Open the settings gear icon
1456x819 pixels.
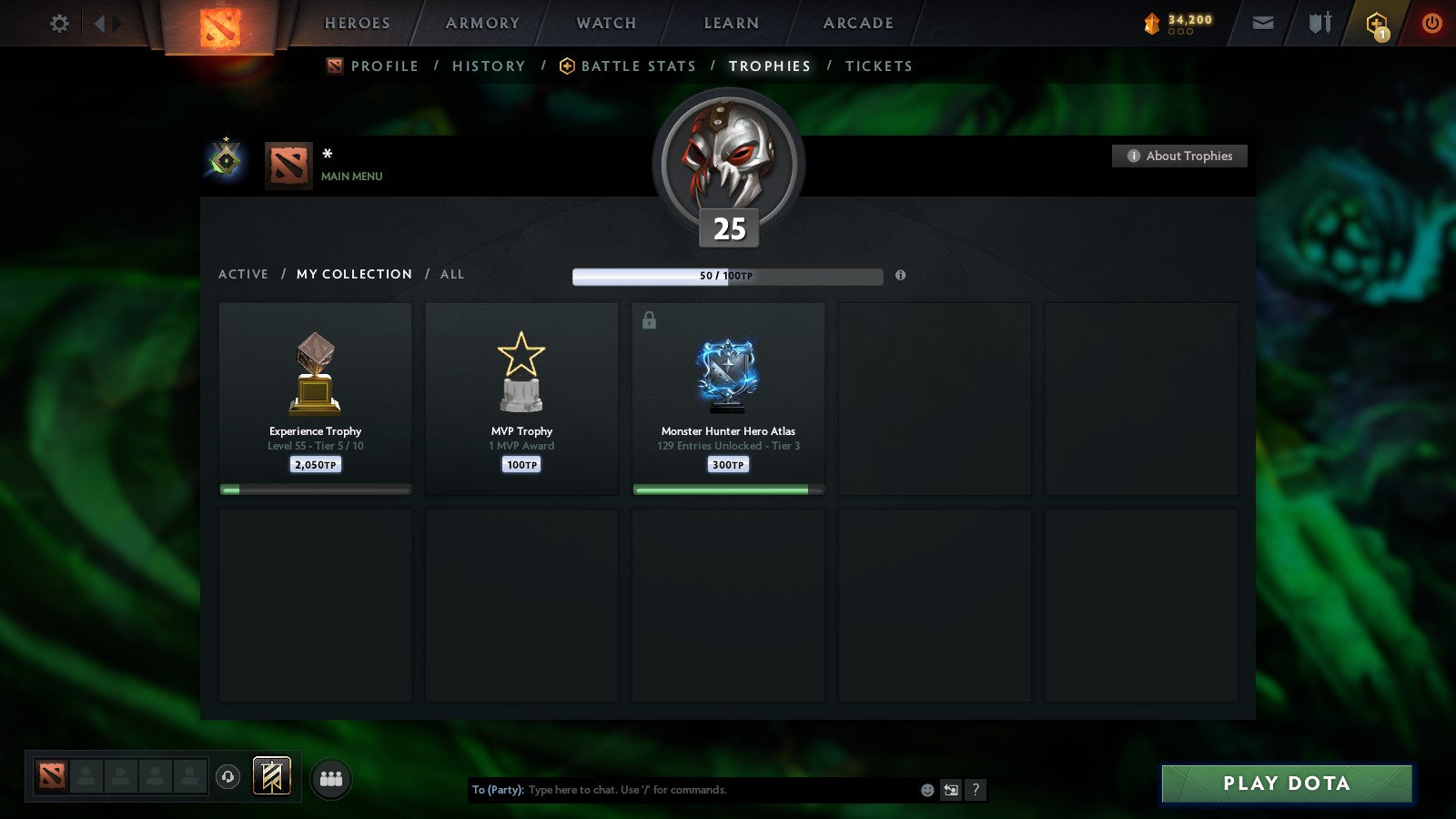pos(58,24)
